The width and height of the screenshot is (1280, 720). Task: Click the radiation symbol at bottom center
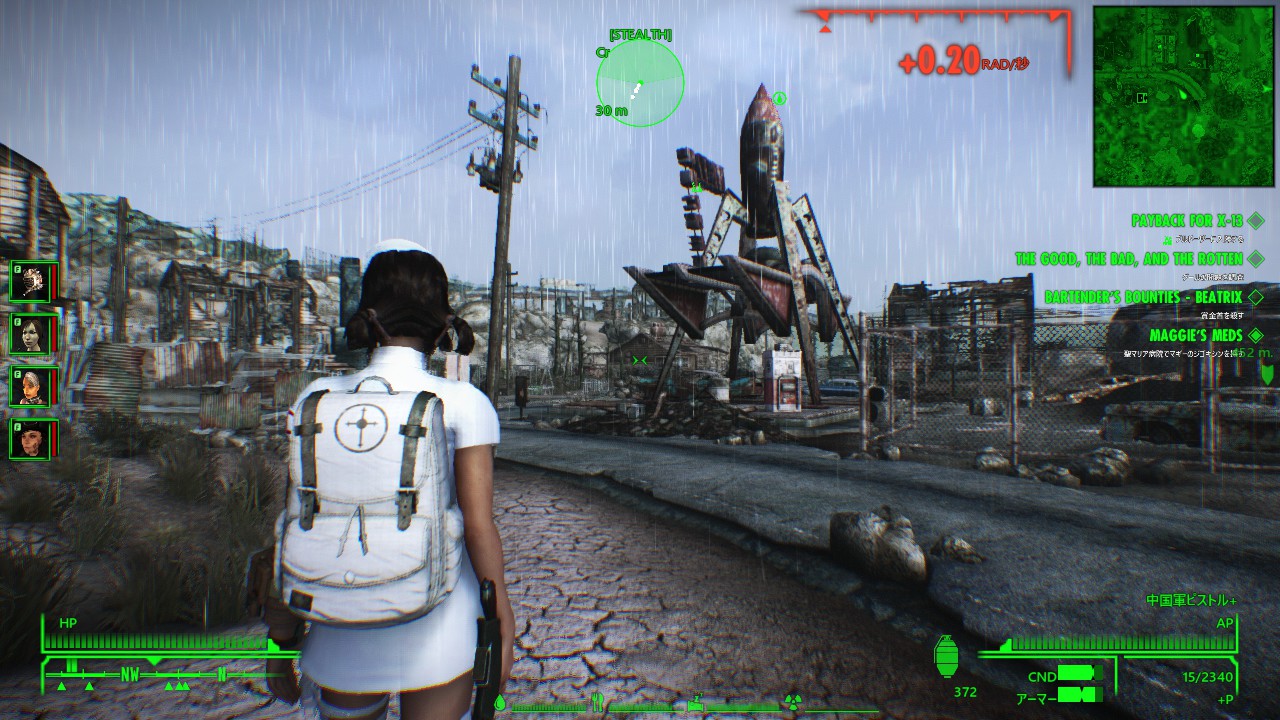[x=793, y=703]
